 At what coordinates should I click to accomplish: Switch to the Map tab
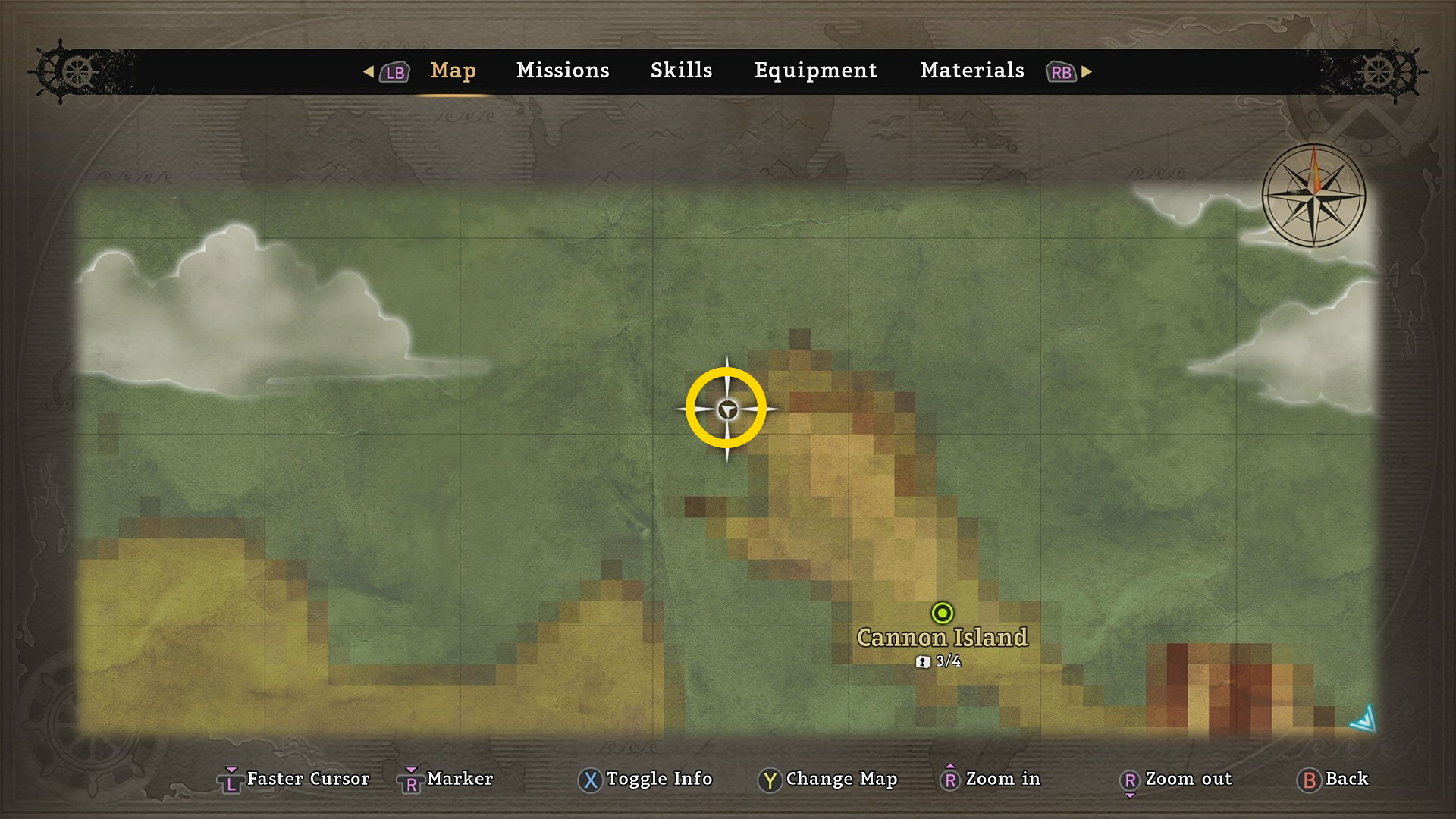pyautogui.click(x=453, y=71)
